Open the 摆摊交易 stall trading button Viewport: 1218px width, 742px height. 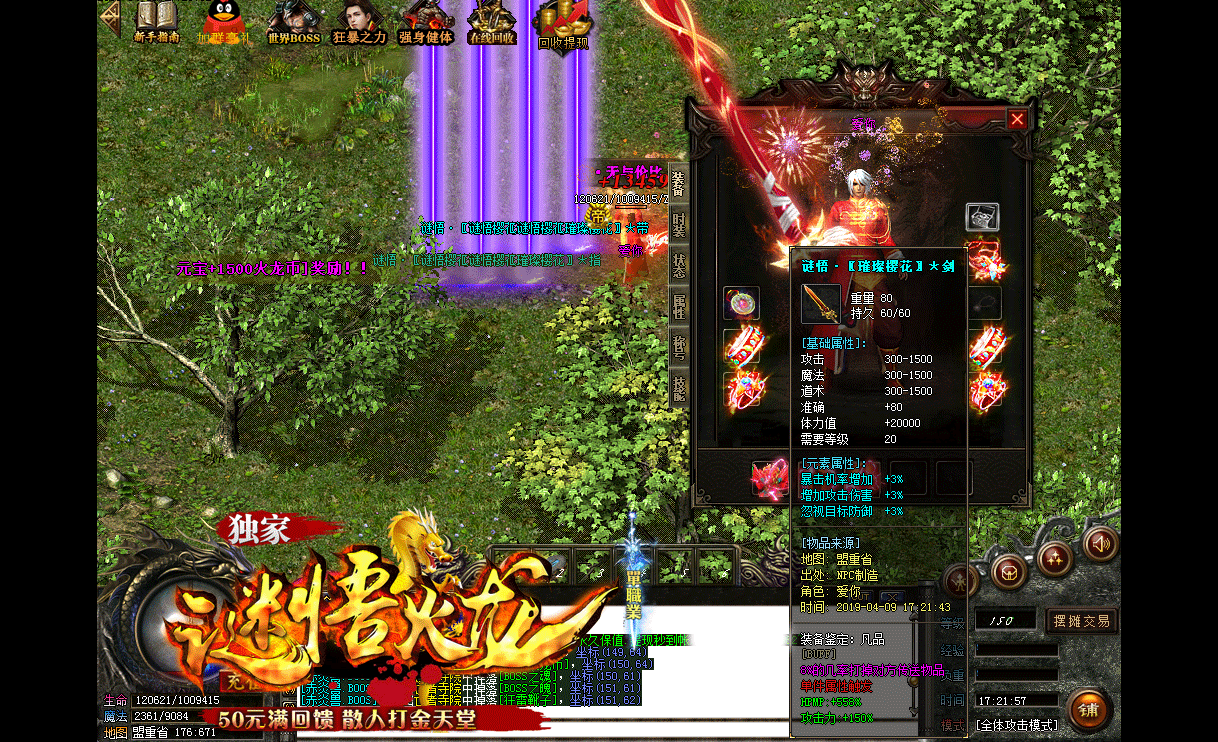coord(1081,621)
